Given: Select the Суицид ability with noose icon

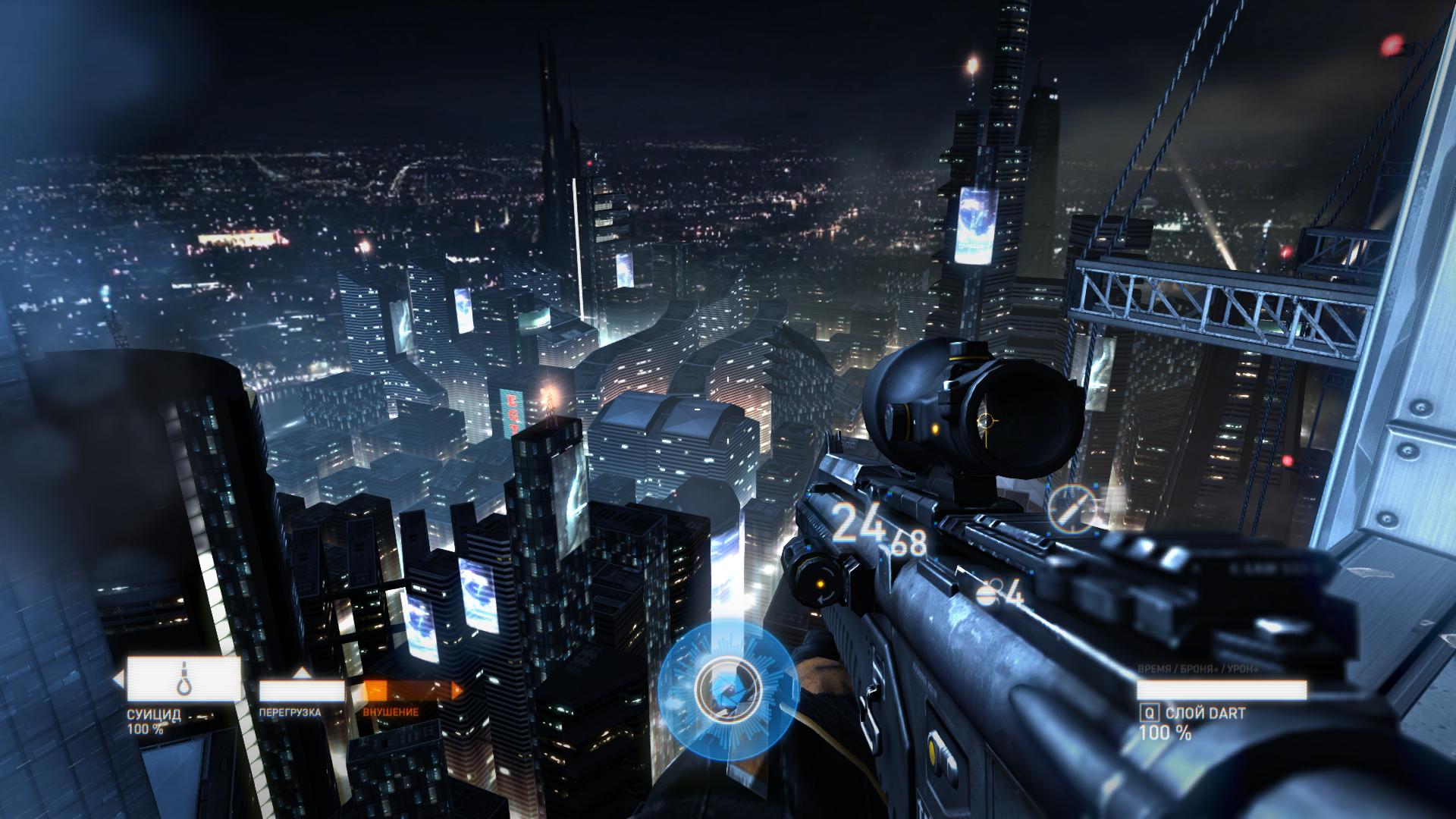Looking at the screenshot, I should point(184,679).
